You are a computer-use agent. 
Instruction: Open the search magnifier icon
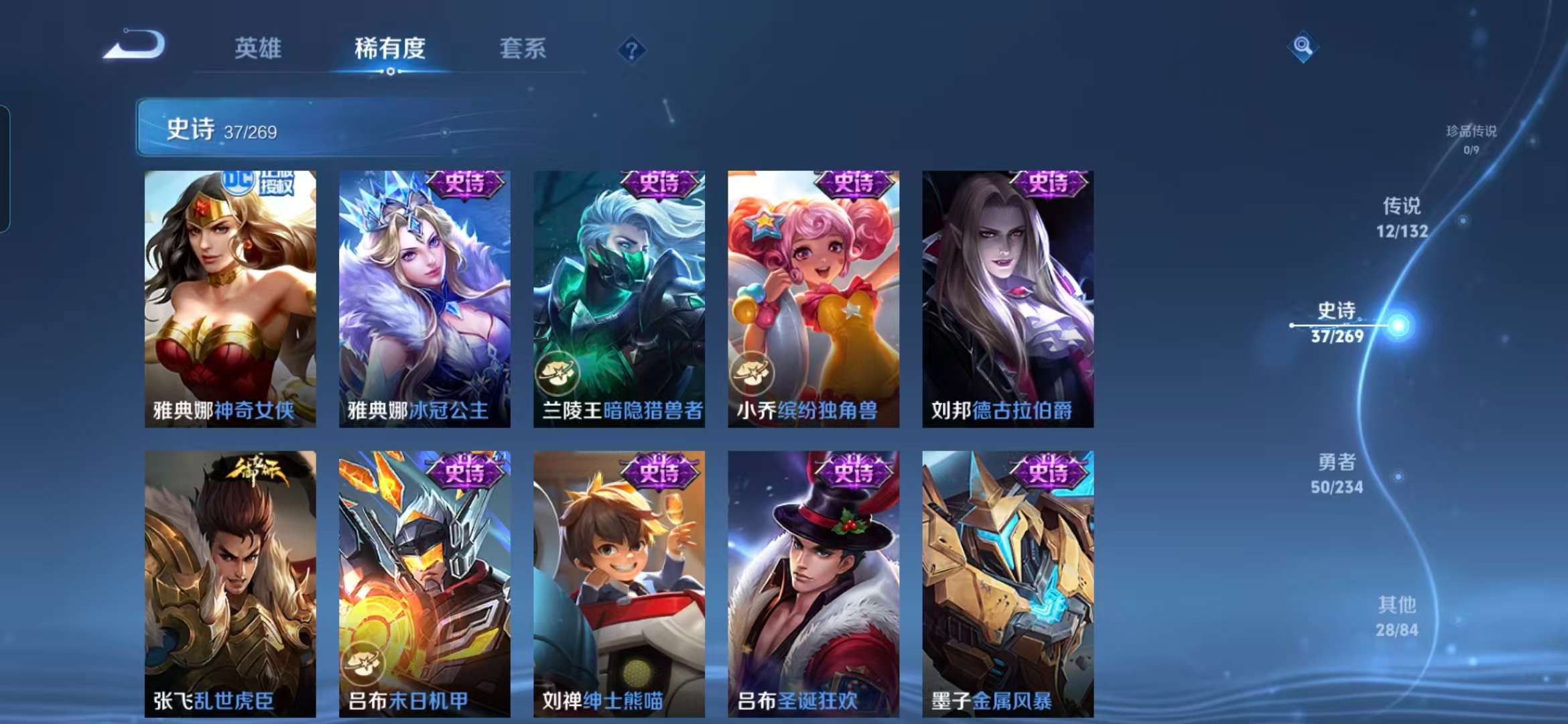click(1304, 47)
